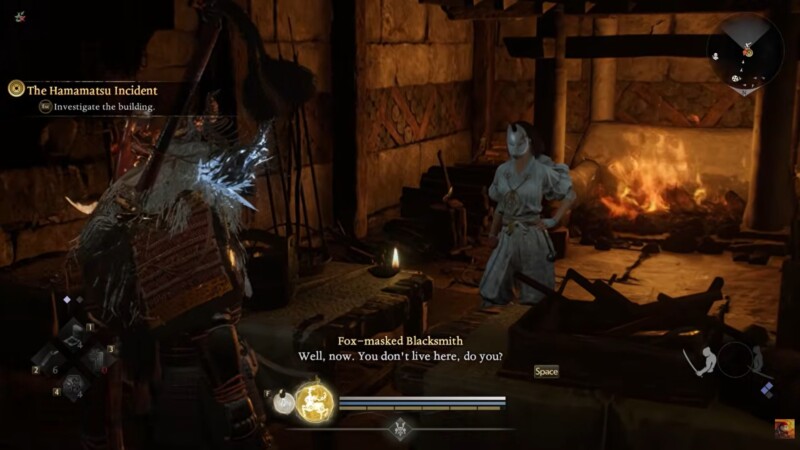Use the left quick-item slot
Image resolution: width=800 pixels, height=450 pixels.
point(48,357)
